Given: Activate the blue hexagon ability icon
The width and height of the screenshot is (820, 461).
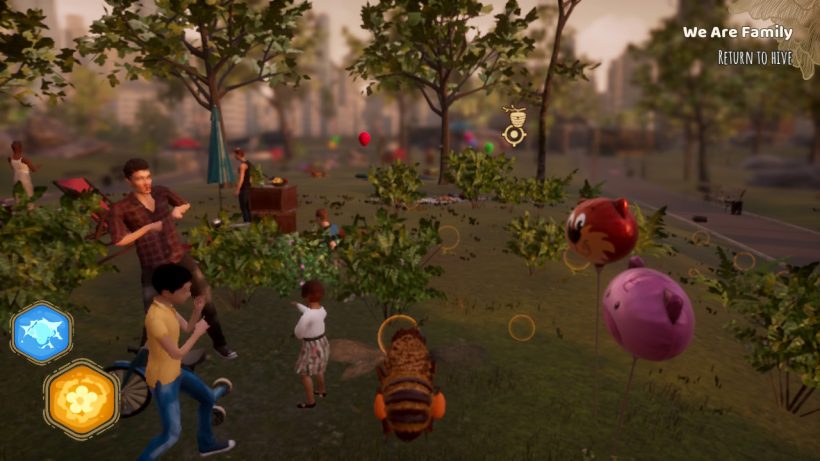Looking at the screenshot, I should tap(42, 333).
